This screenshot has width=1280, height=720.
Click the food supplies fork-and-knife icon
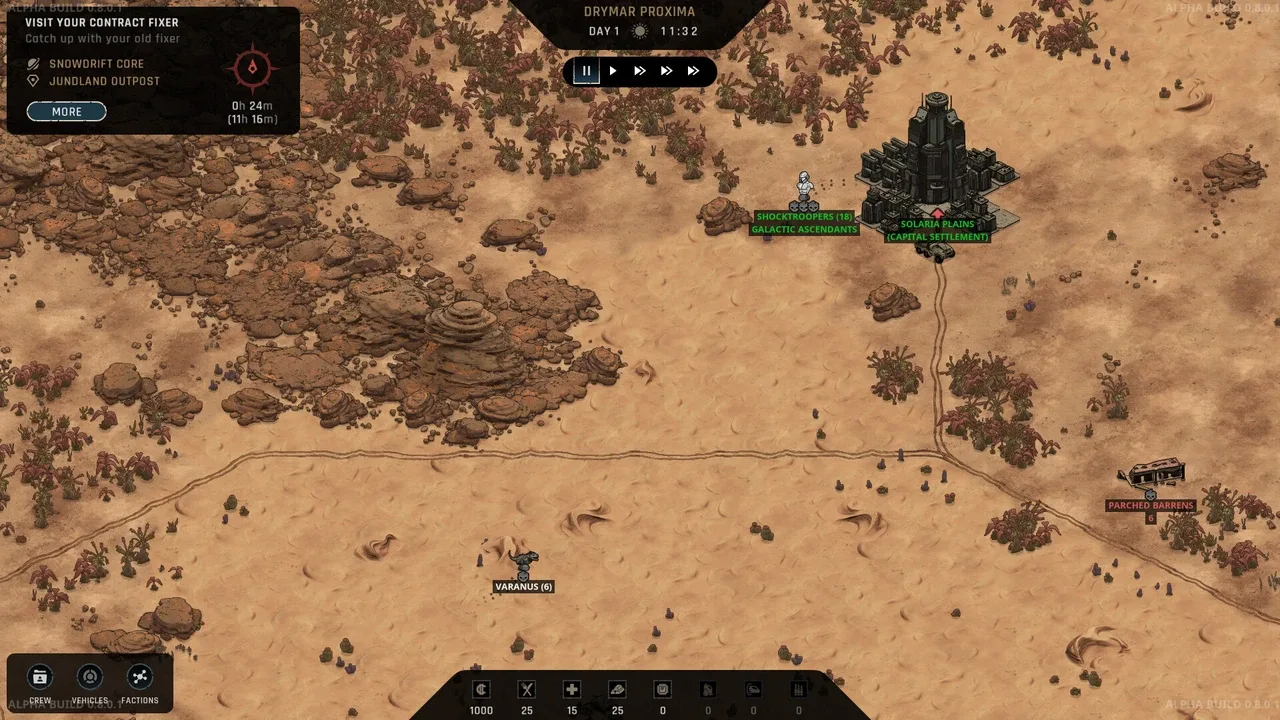[x=527, y=689]
